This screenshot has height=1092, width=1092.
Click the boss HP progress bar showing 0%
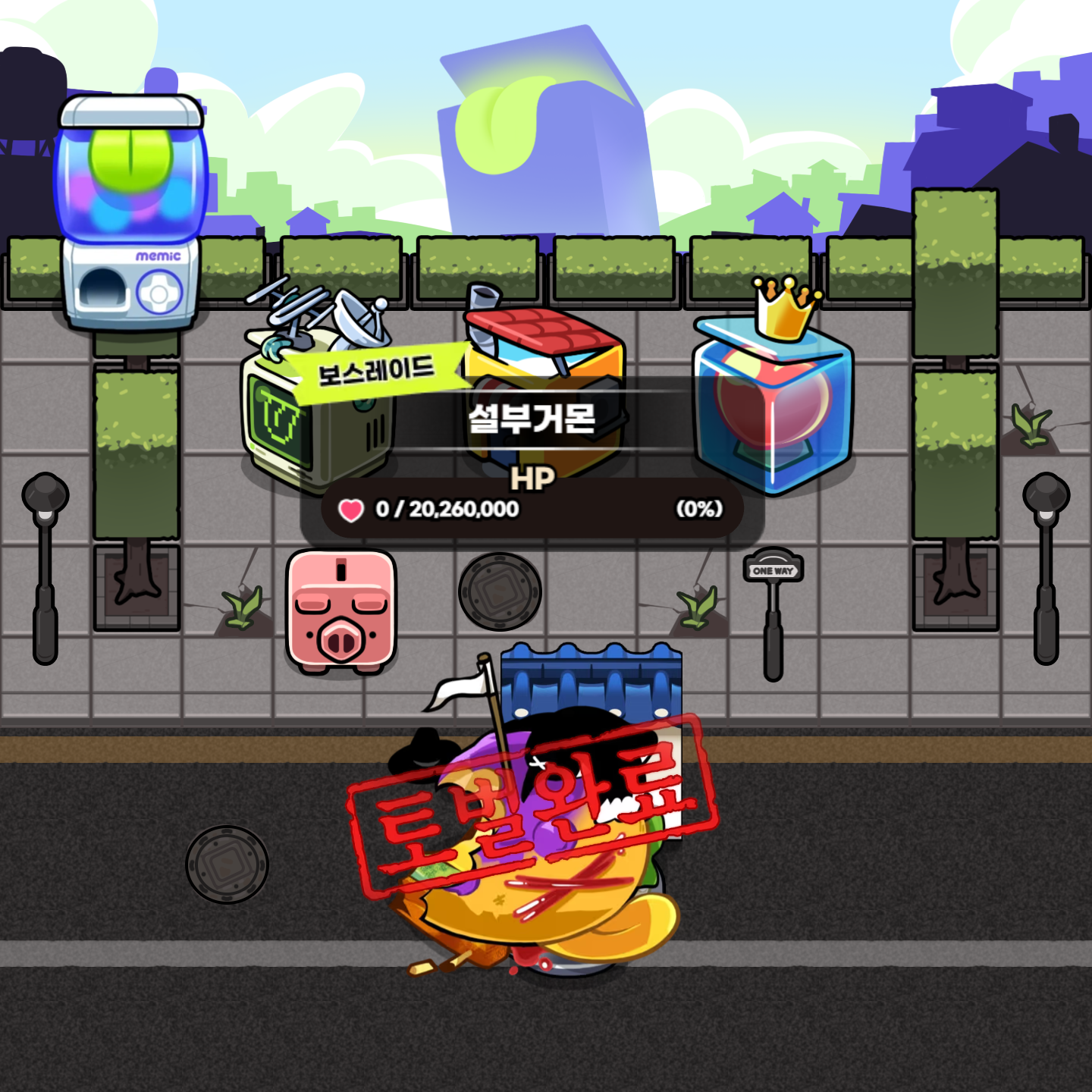pyautogui.click(x=531, y=510)
